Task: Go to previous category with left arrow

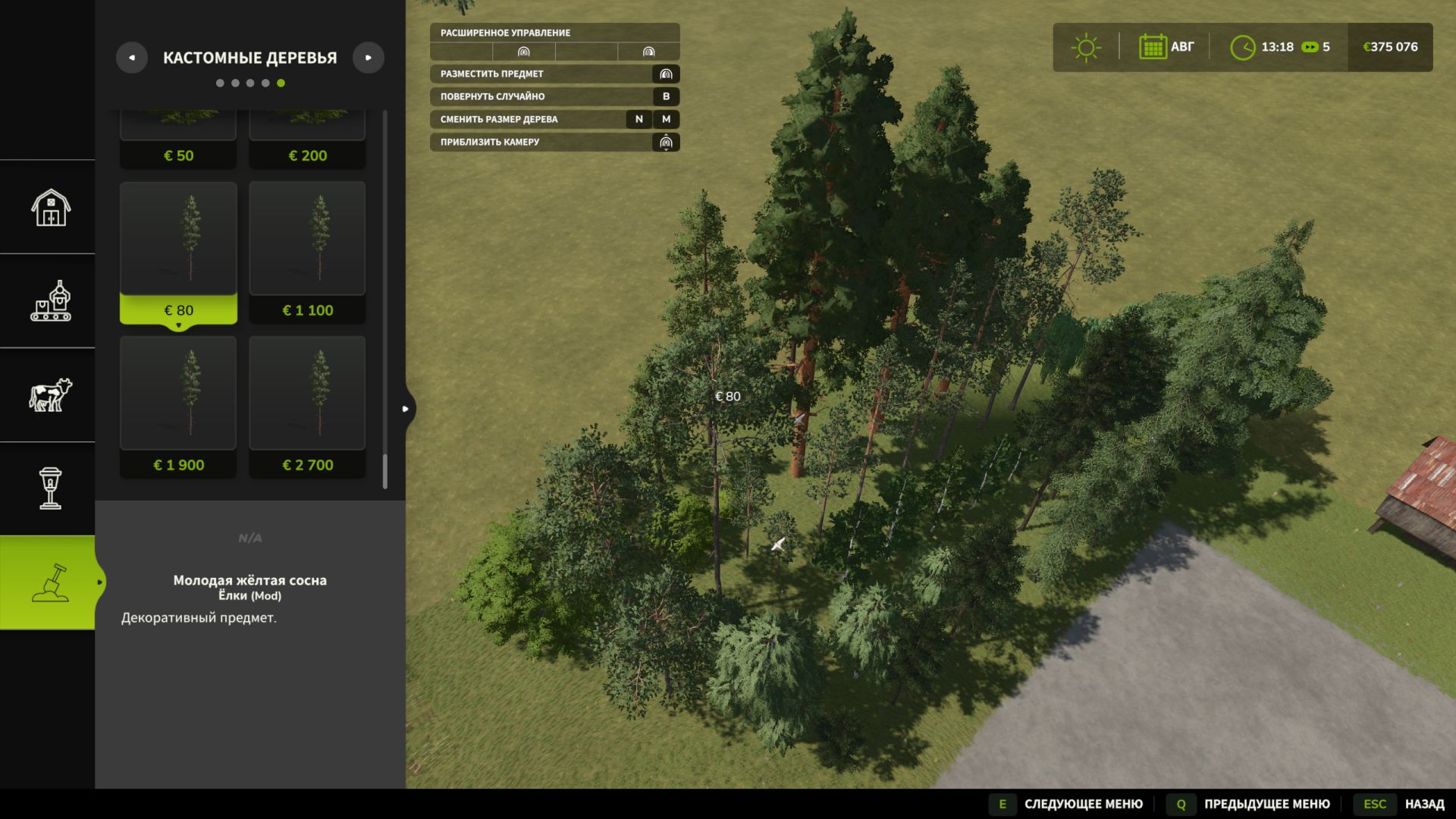Action: (132, 57)
